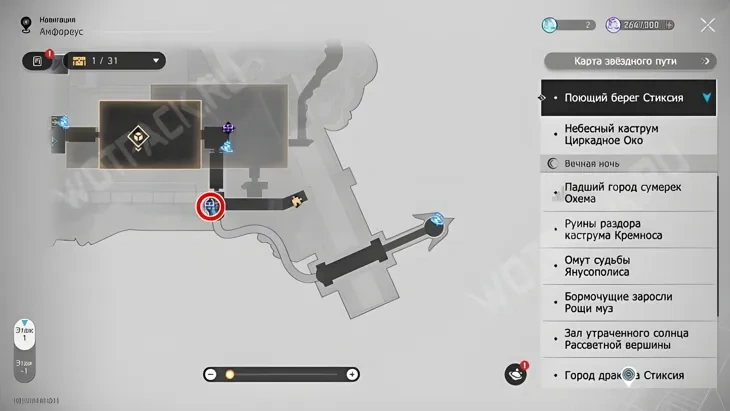Select the Этаж 1 floor button
730x411 pixels.
pyautogui.click(x=24, y=334)
